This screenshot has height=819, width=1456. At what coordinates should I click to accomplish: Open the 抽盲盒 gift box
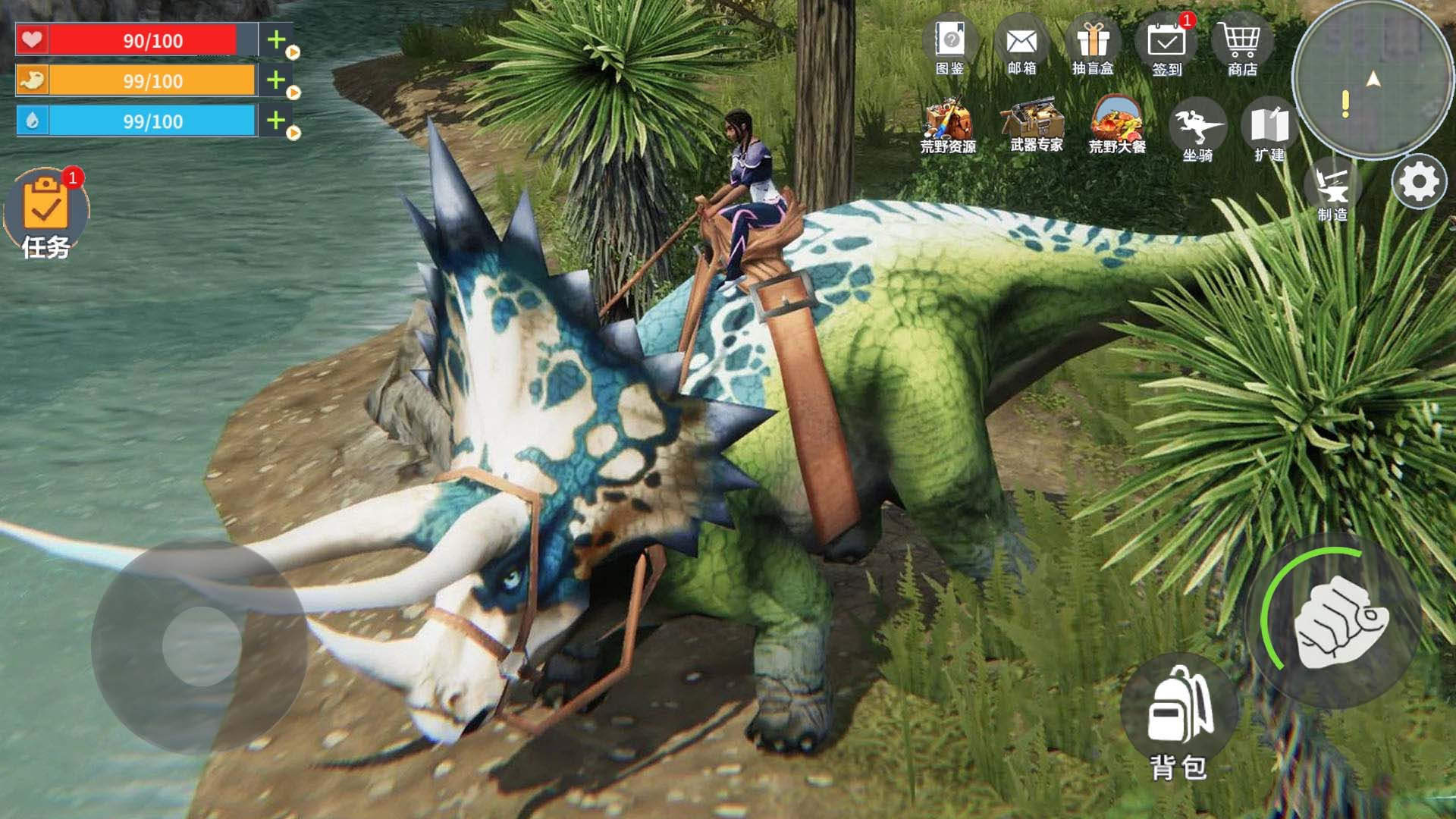[x=1093, y=44]
